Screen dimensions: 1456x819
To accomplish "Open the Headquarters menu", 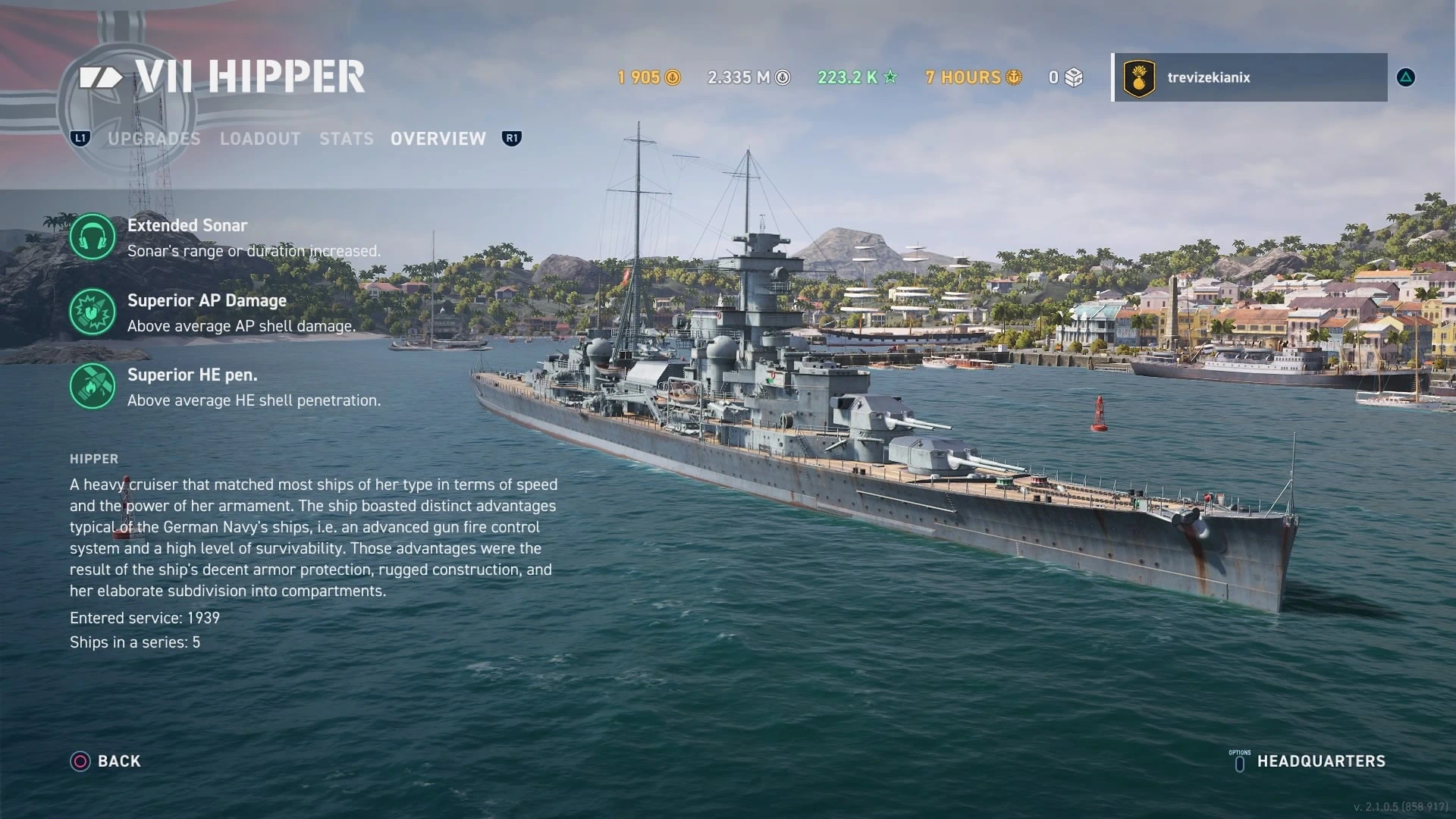I will tap(1309, 761).
